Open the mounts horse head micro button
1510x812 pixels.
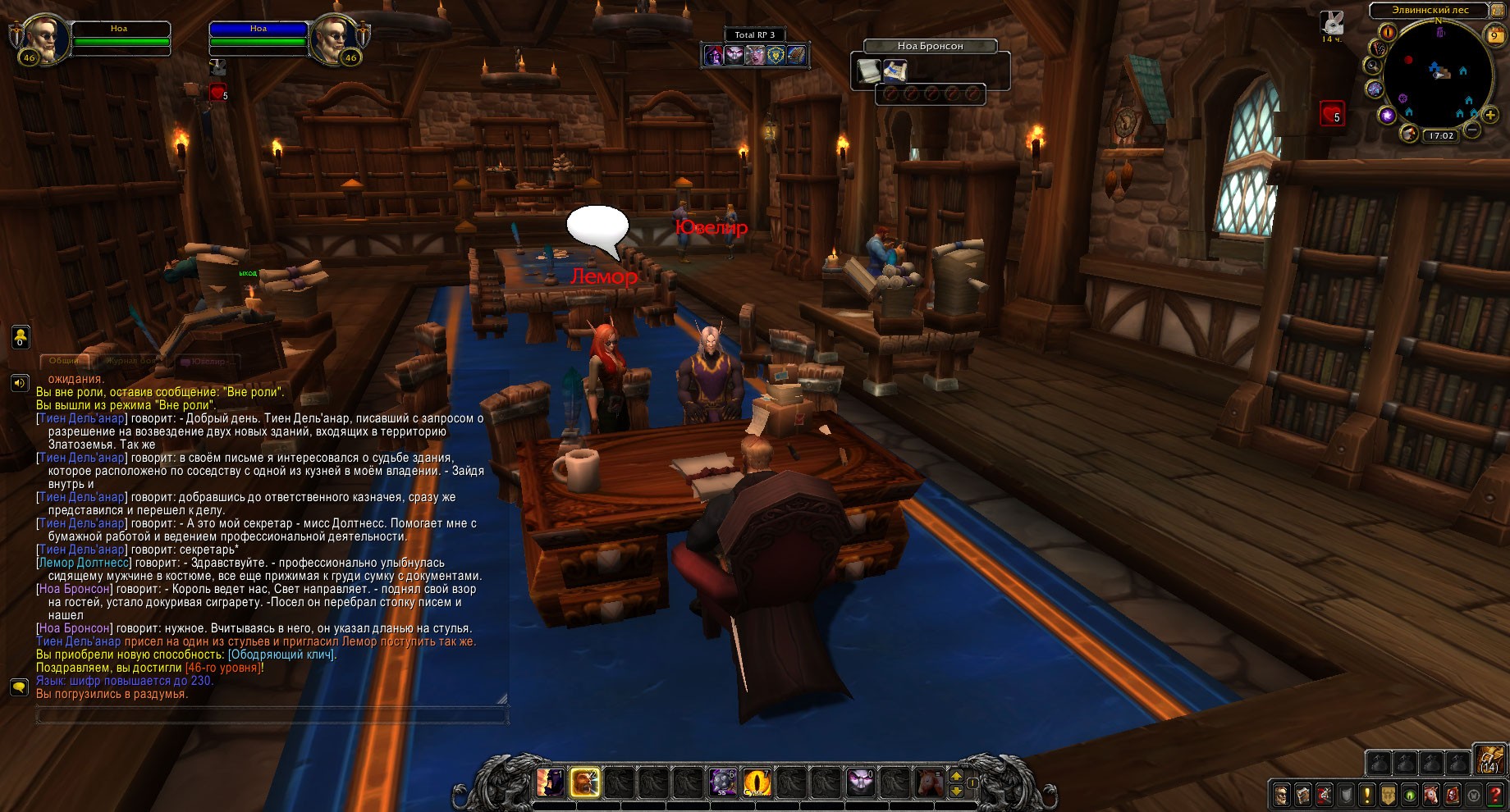pos(1430,795)
